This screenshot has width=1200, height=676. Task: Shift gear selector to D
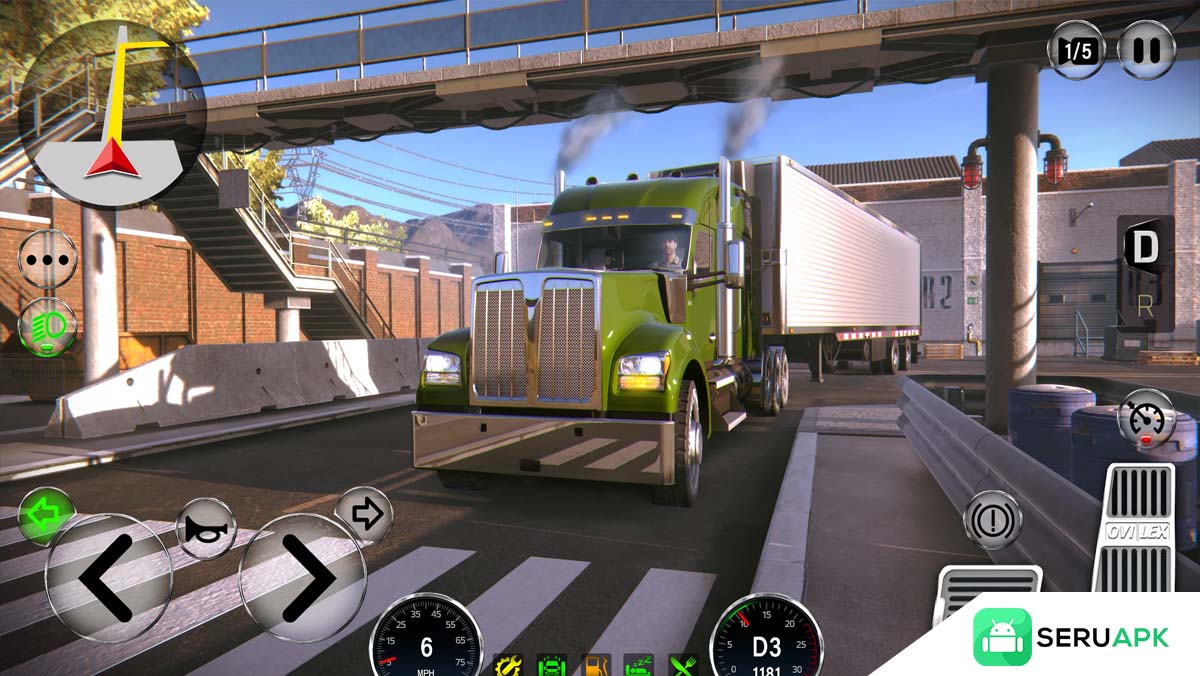coord(1145,248)
